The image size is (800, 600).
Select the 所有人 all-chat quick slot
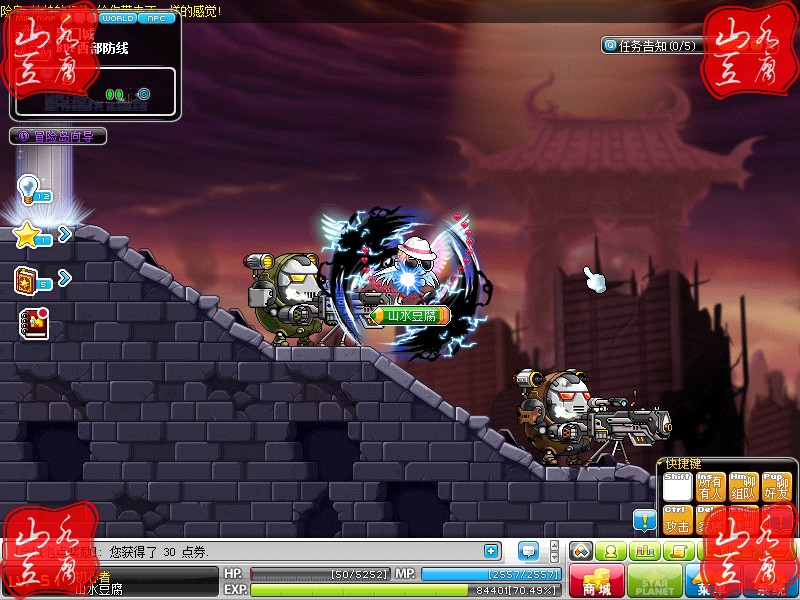(711, 488)
